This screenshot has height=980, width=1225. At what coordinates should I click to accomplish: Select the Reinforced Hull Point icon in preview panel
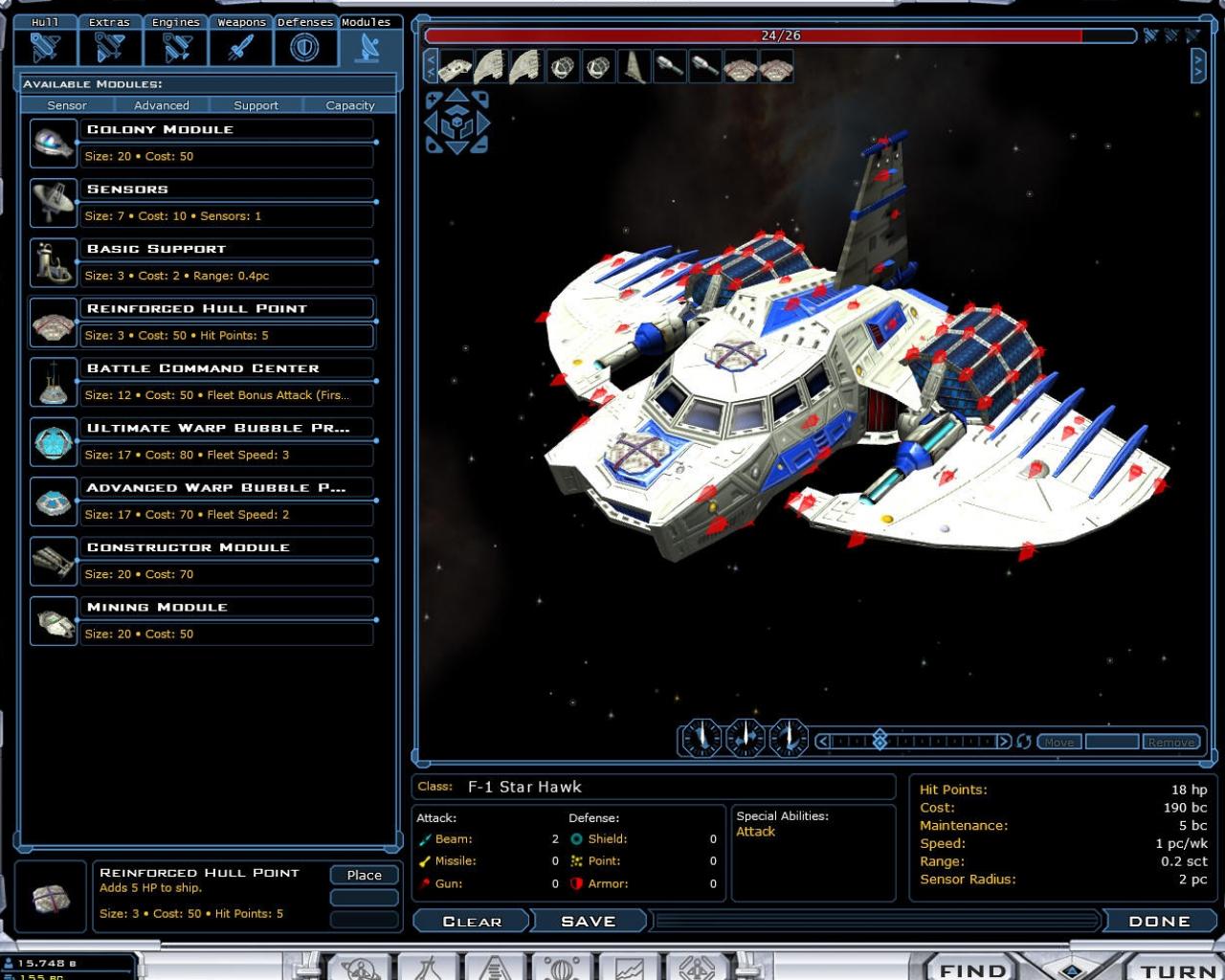pyautogui.click(x=50, y=898)
